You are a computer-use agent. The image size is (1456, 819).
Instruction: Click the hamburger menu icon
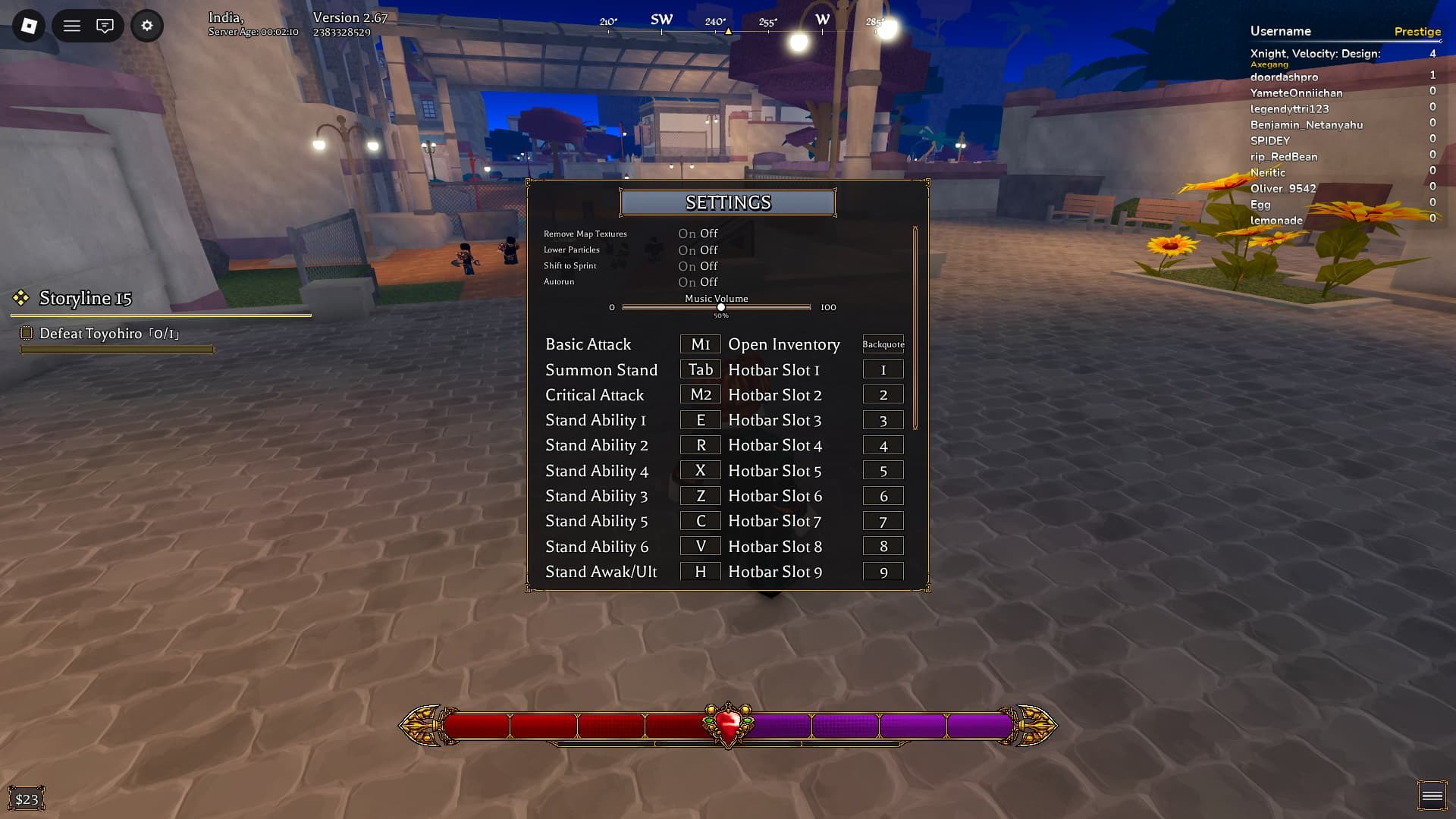pyautogui.click(x=72, y=25)
